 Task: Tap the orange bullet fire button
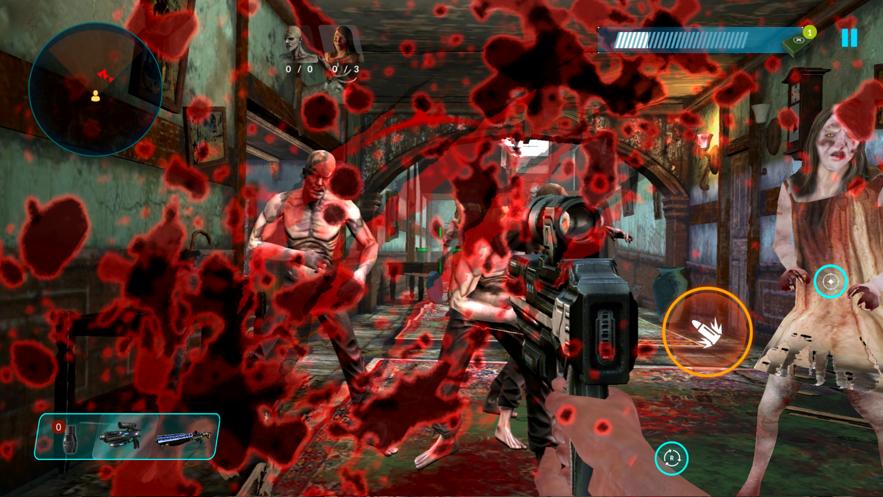[707, 332]
